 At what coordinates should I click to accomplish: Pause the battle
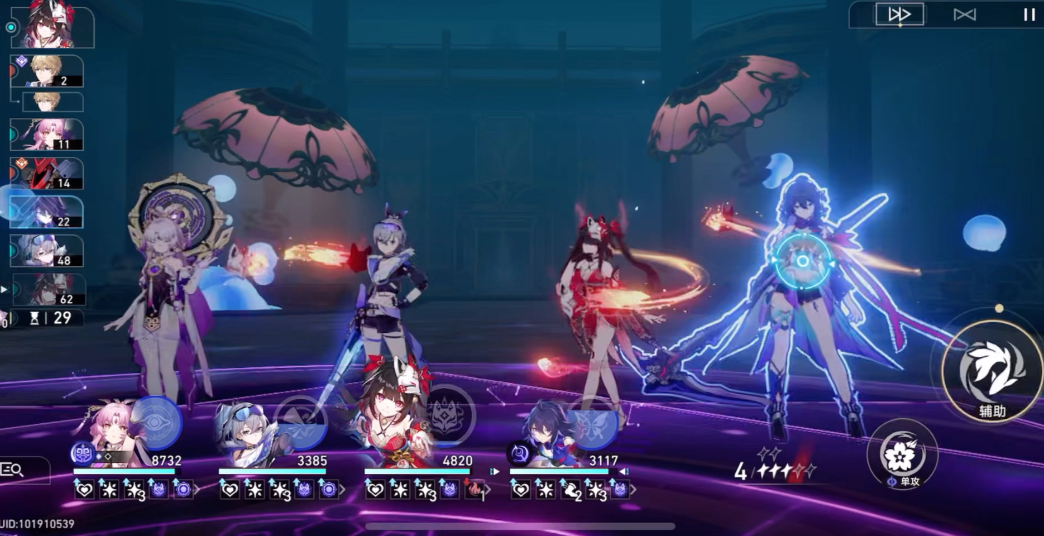click(1029, 14)
